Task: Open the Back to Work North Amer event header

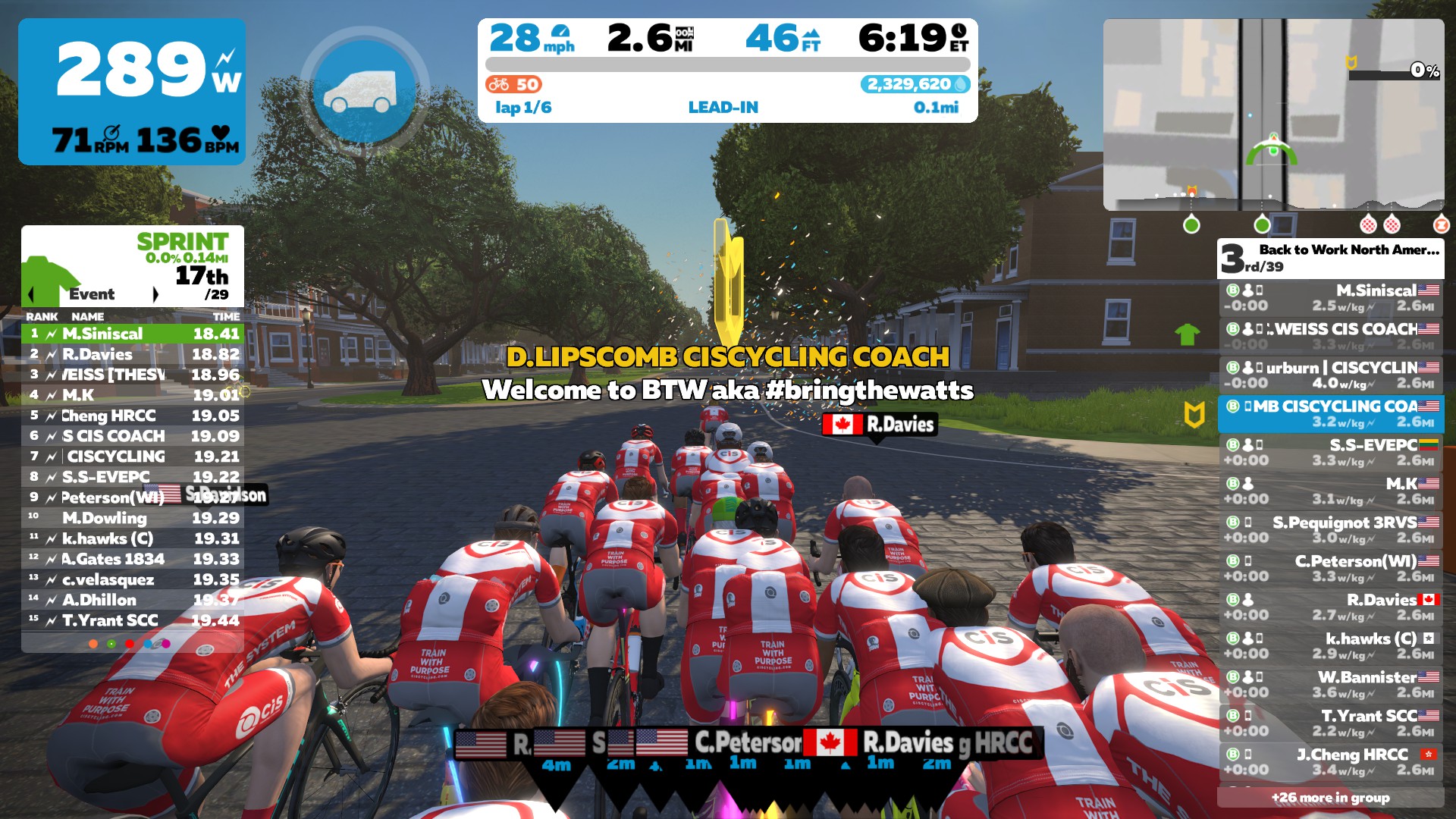Action: (1330, 258)
